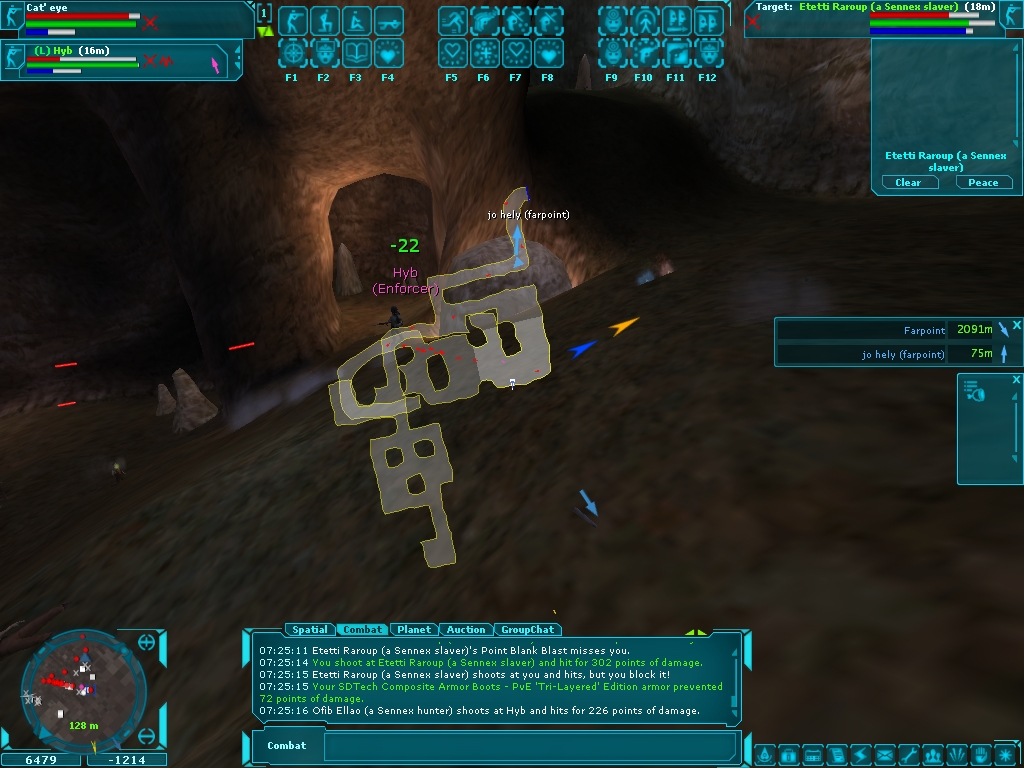This screenshot has width=1024, height=768.
Task: Activate the running figure ability icon
Action: [x=452, y=21]
